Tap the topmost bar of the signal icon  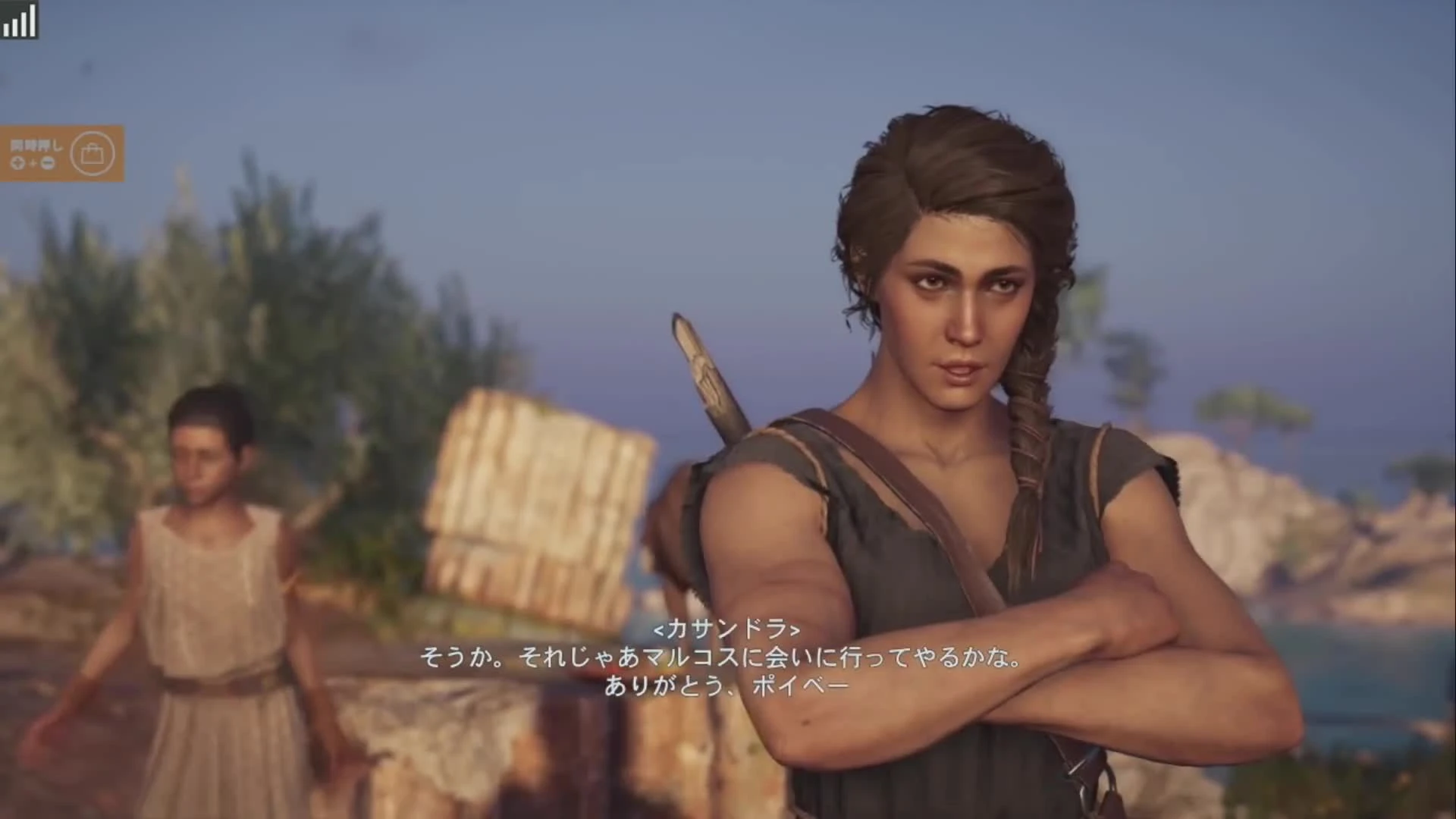pyautogui.click(x=33, y=20)
